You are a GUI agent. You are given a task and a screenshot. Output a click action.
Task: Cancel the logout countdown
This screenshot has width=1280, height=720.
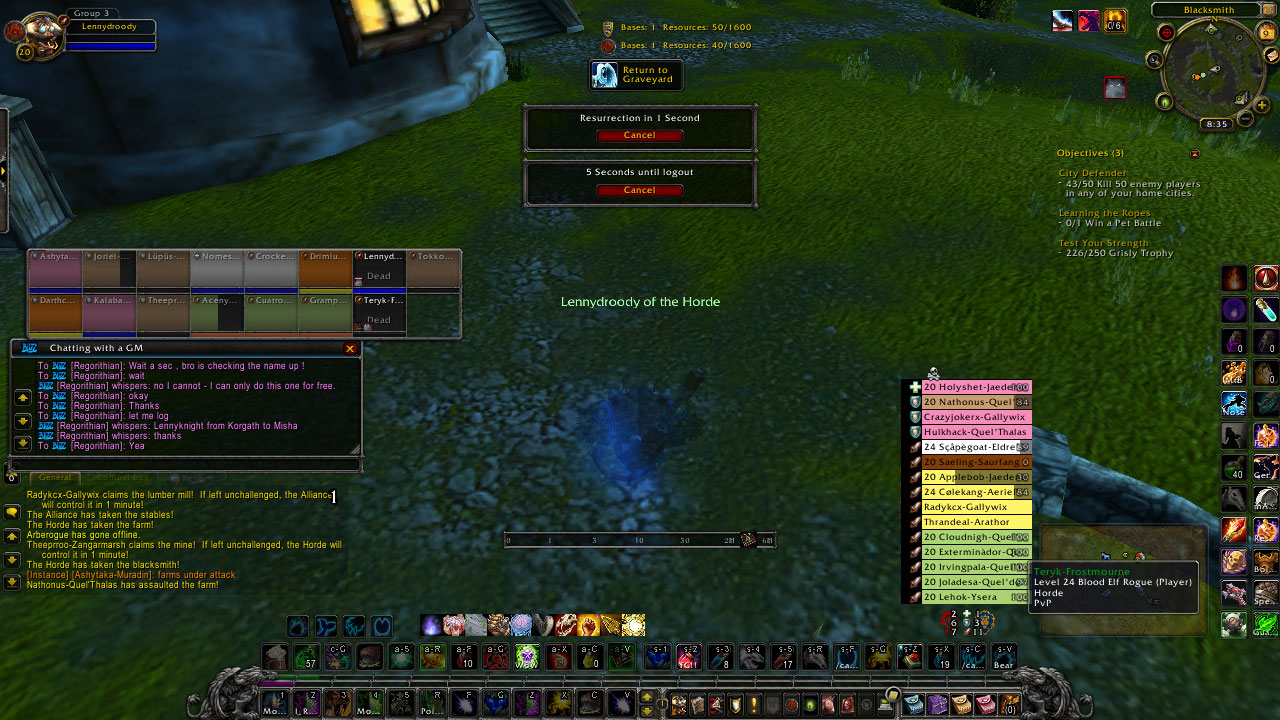pos(639,190)
